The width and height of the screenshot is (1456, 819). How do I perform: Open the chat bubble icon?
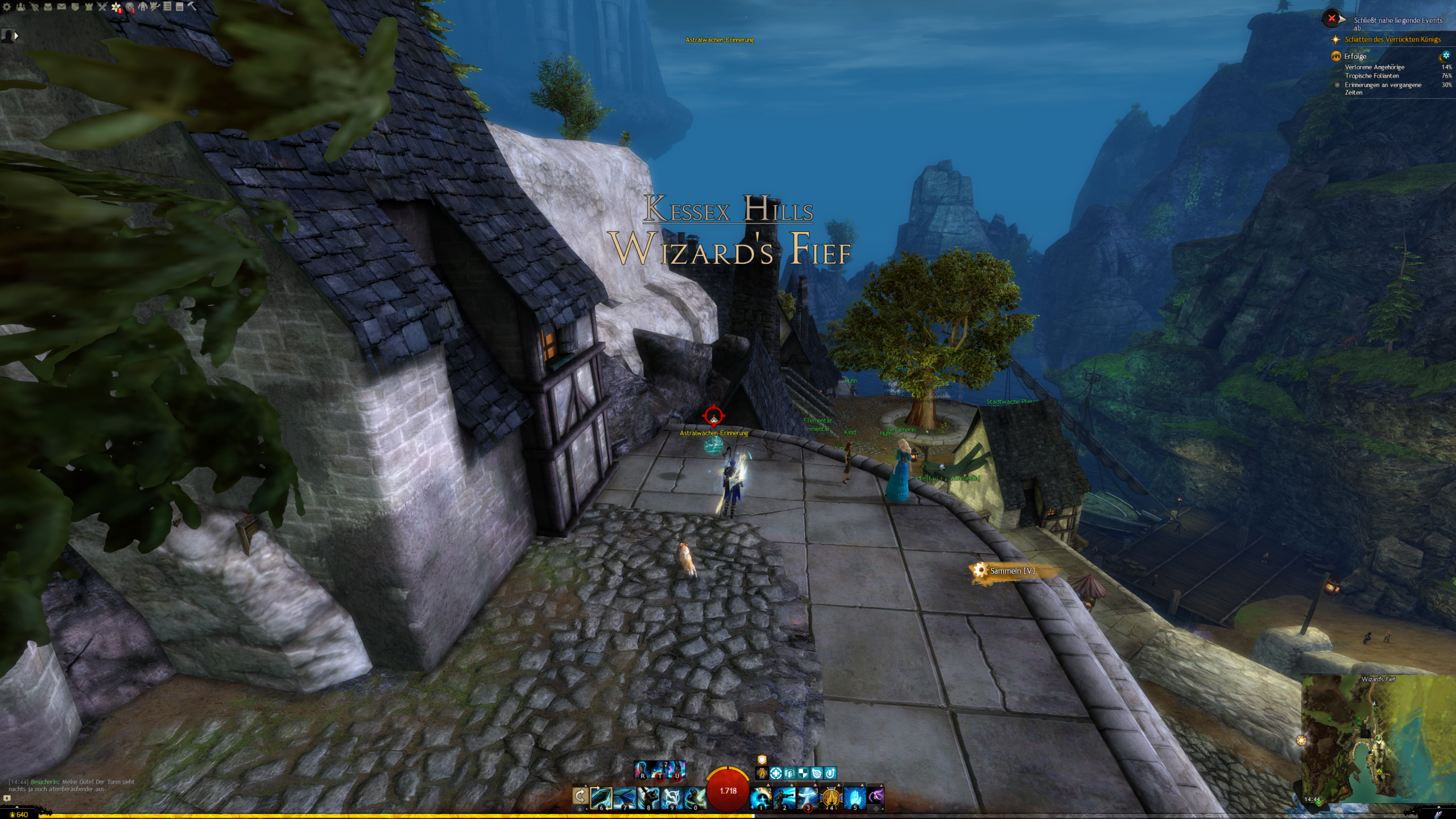7,799
